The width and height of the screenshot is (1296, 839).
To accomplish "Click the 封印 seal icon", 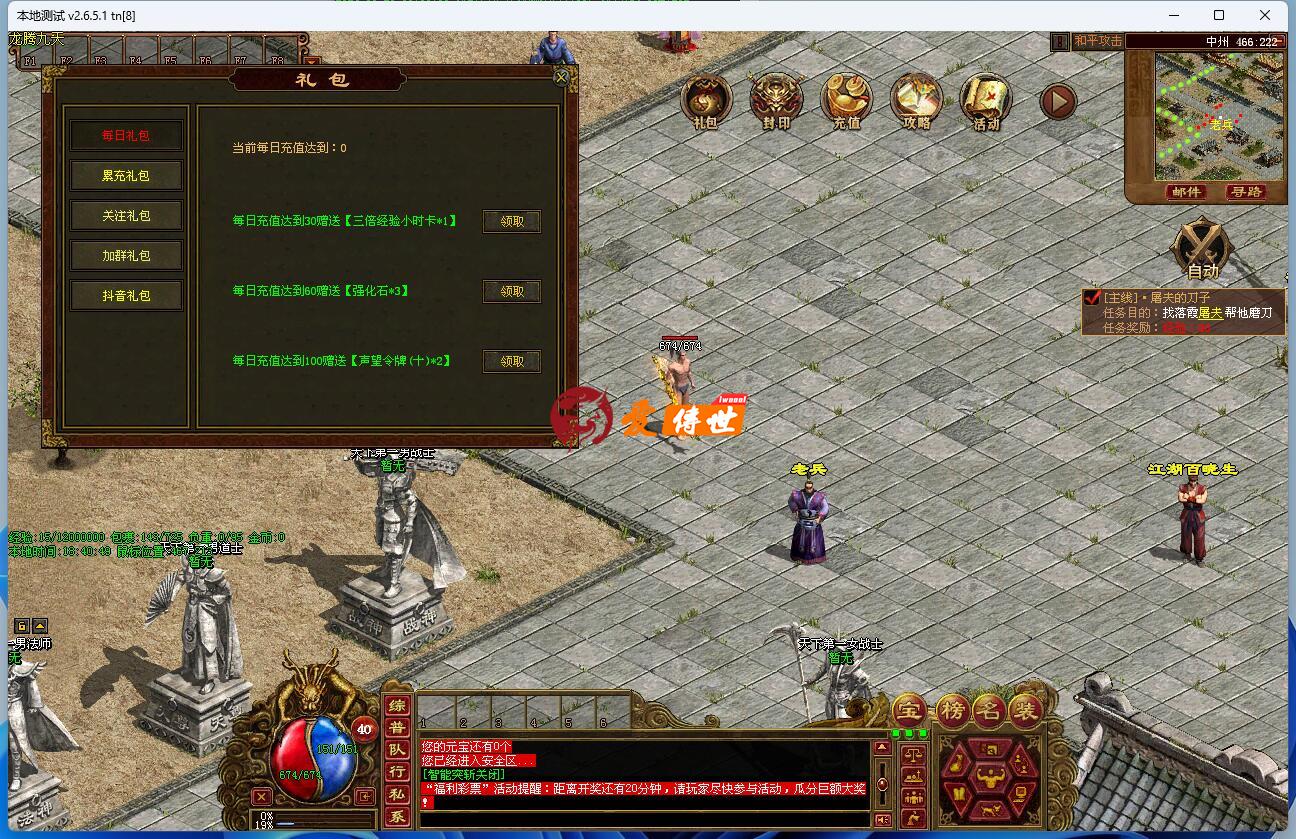I will [776, 101].
